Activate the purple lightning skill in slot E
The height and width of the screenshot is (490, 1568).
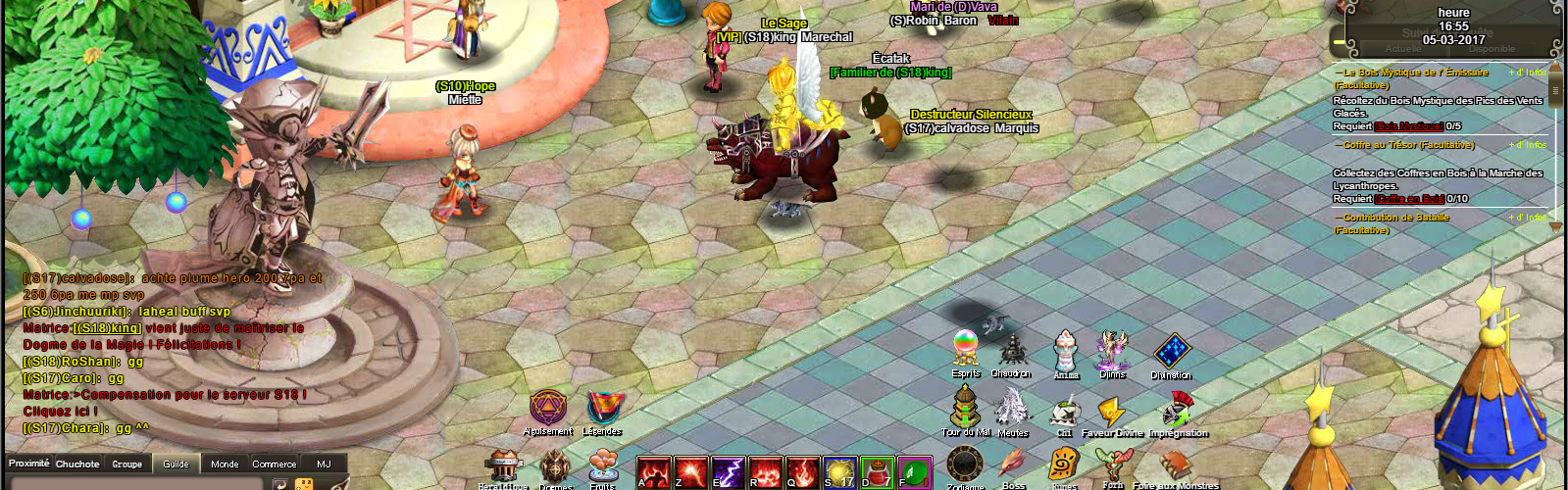click(x=728, y=472)
